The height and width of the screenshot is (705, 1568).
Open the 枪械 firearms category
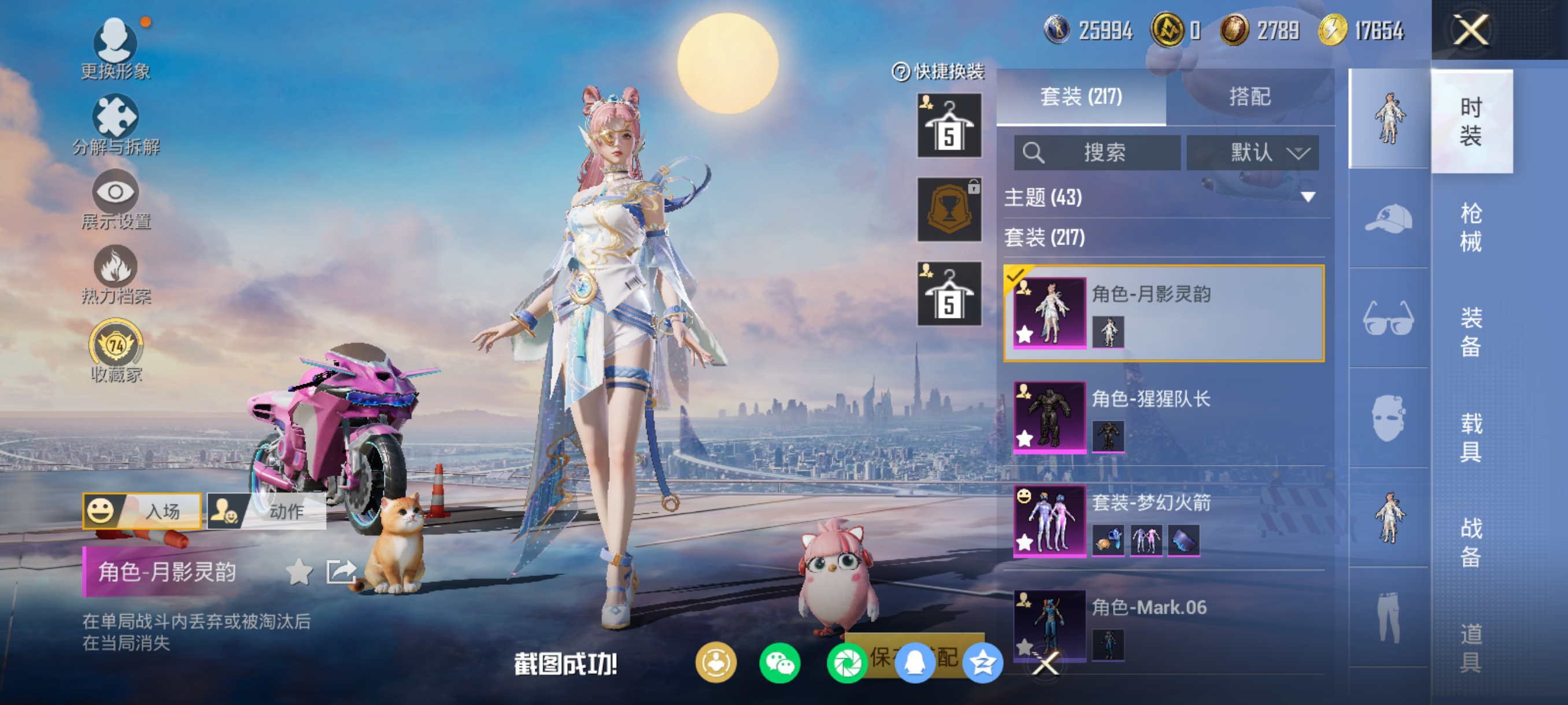(x=1471, y=227)
